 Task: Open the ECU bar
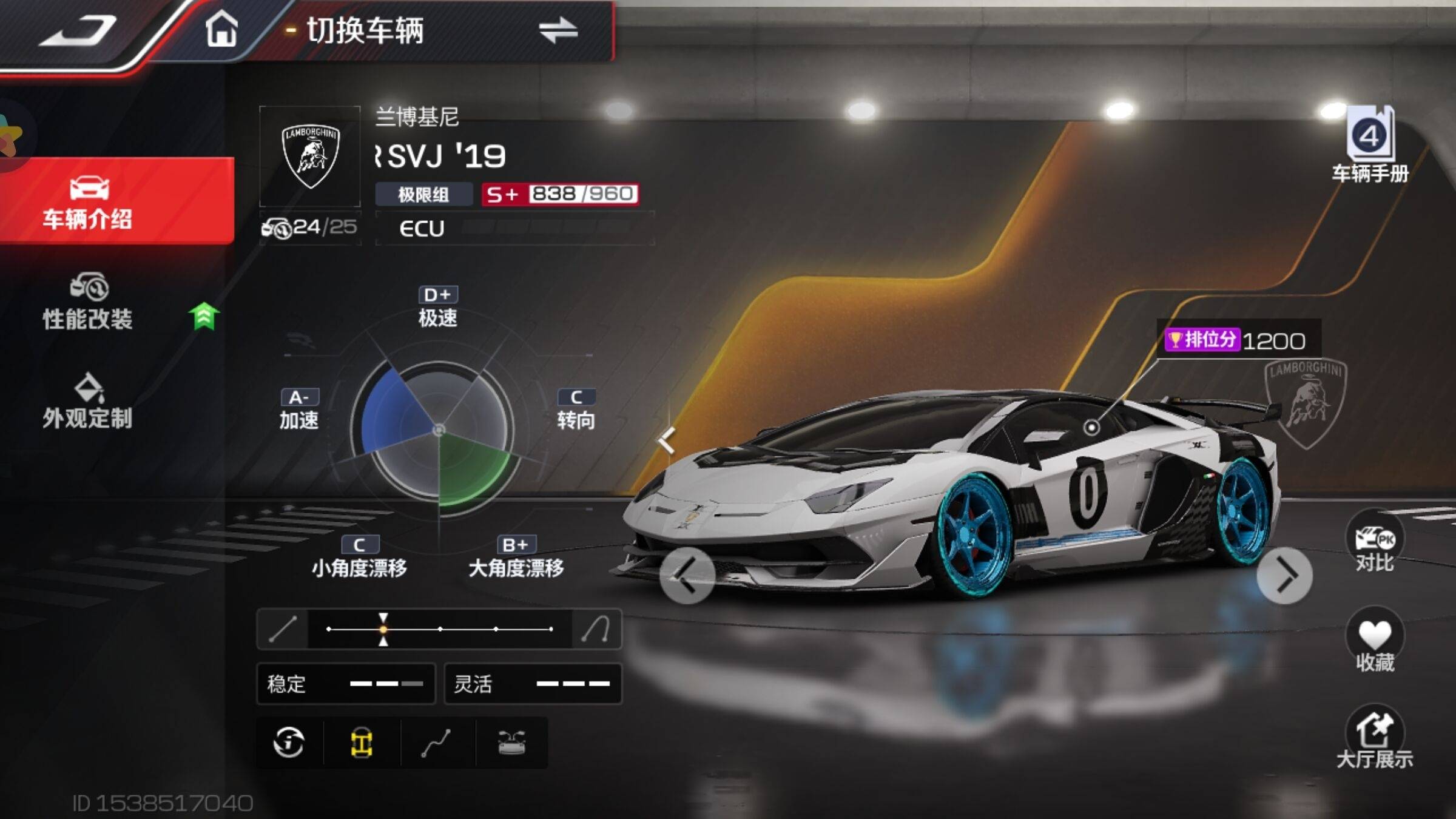(x=514, y=228)
